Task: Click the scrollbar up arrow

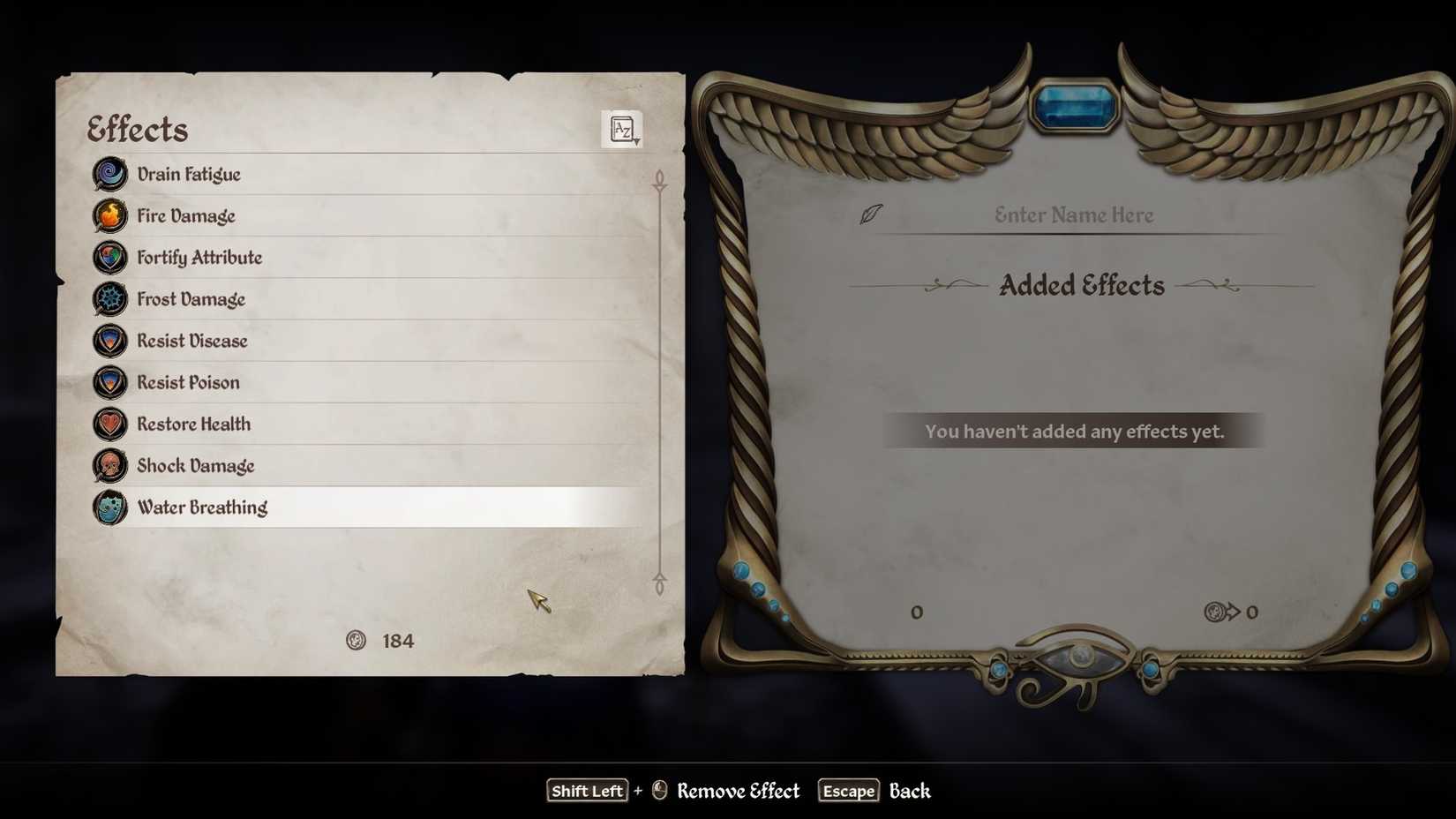Action: click(658, 179)
